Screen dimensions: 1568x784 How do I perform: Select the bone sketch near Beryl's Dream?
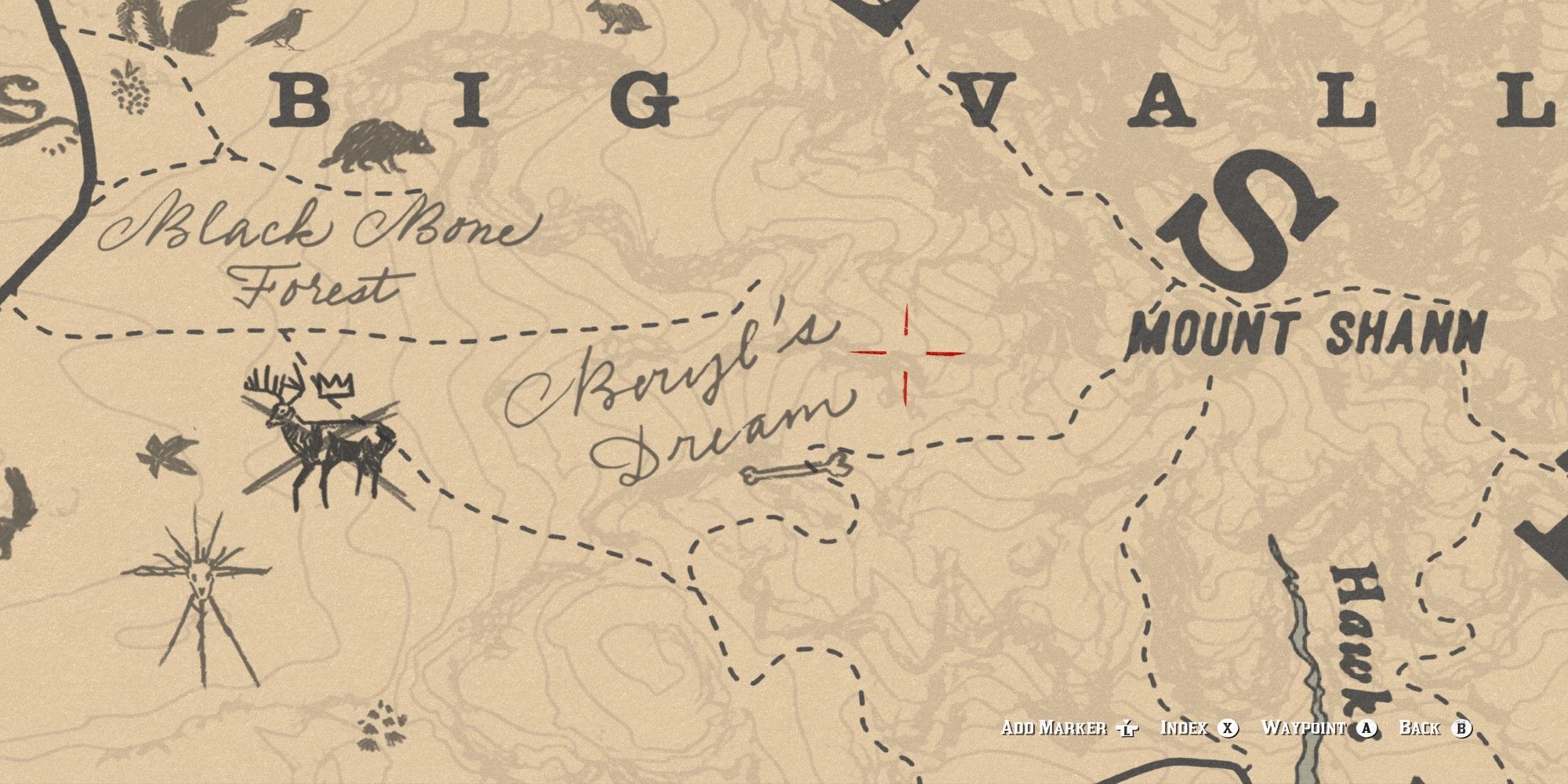(792, 470)
